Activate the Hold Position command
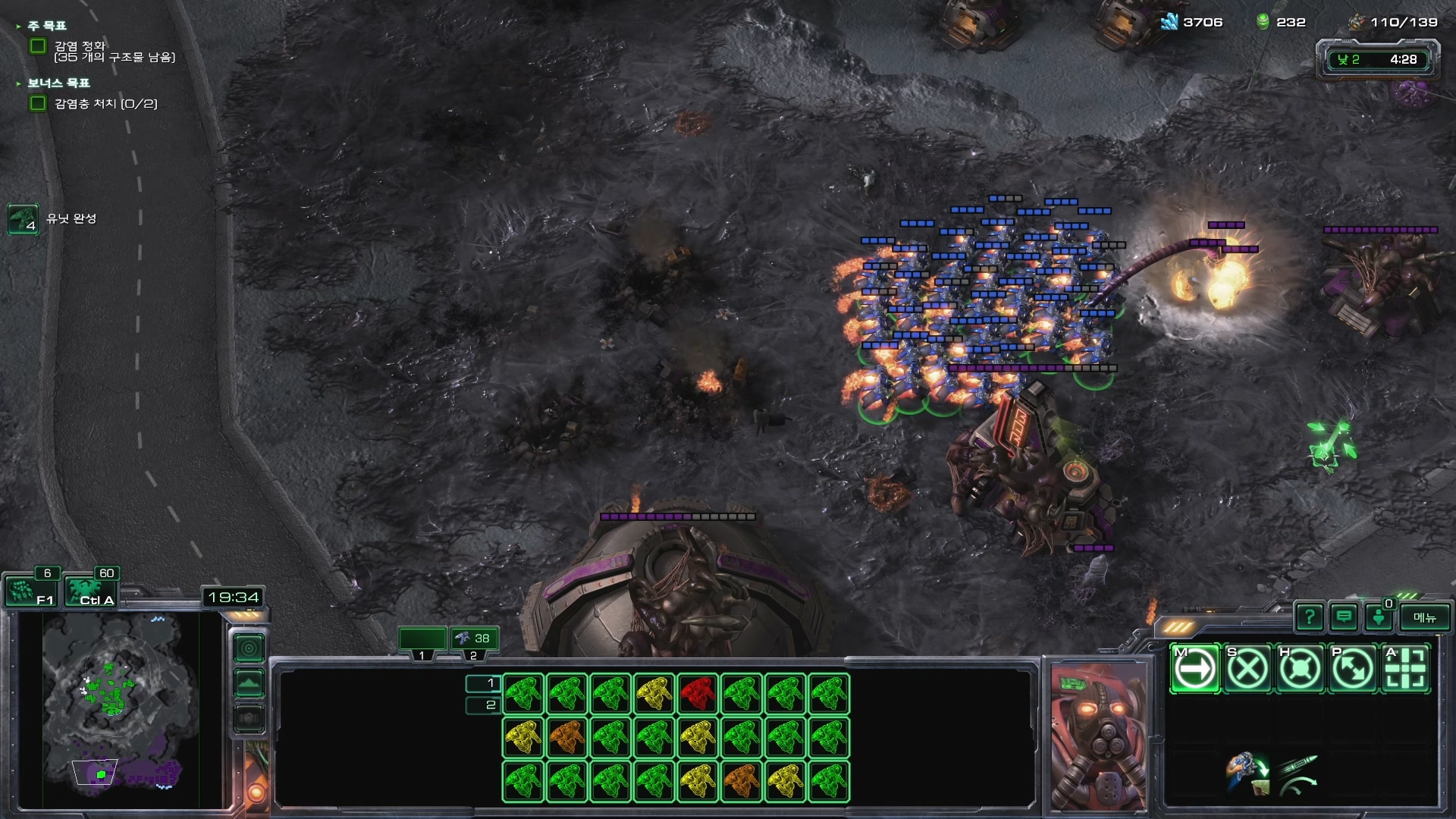The image size is (1456, 819). tap(1300, 669)
